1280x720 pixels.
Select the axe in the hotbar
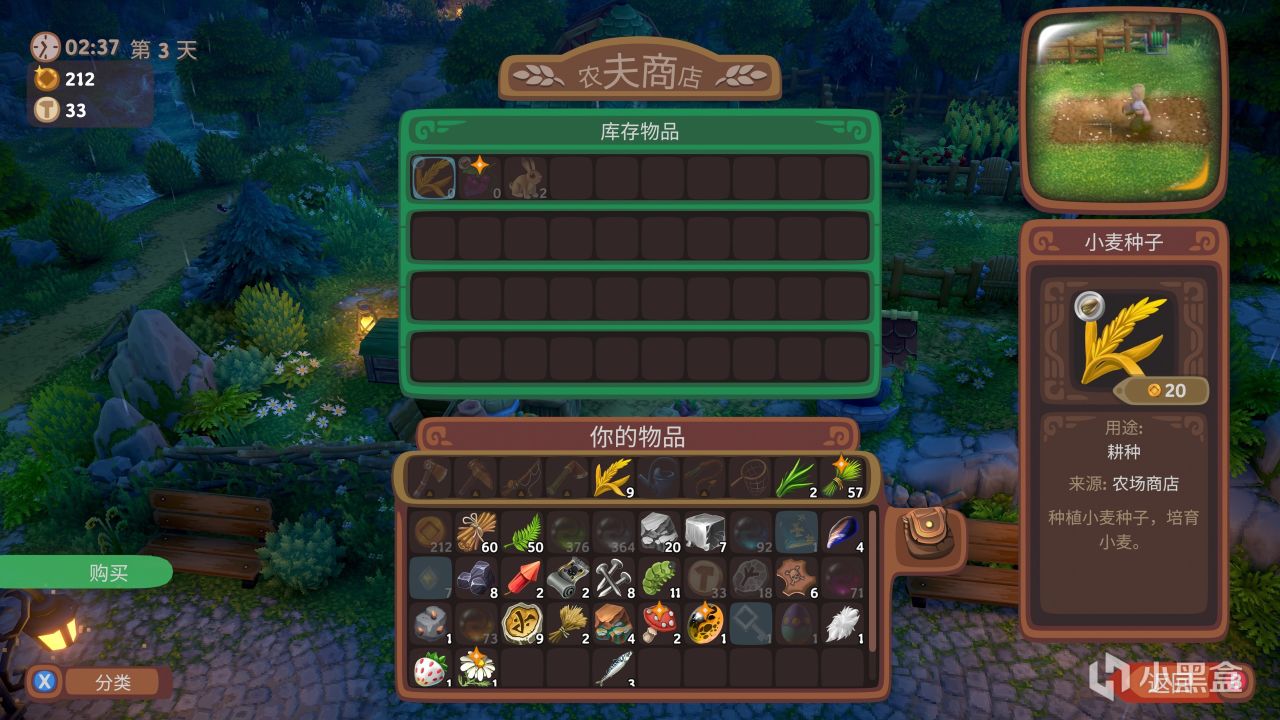(431, 477)
